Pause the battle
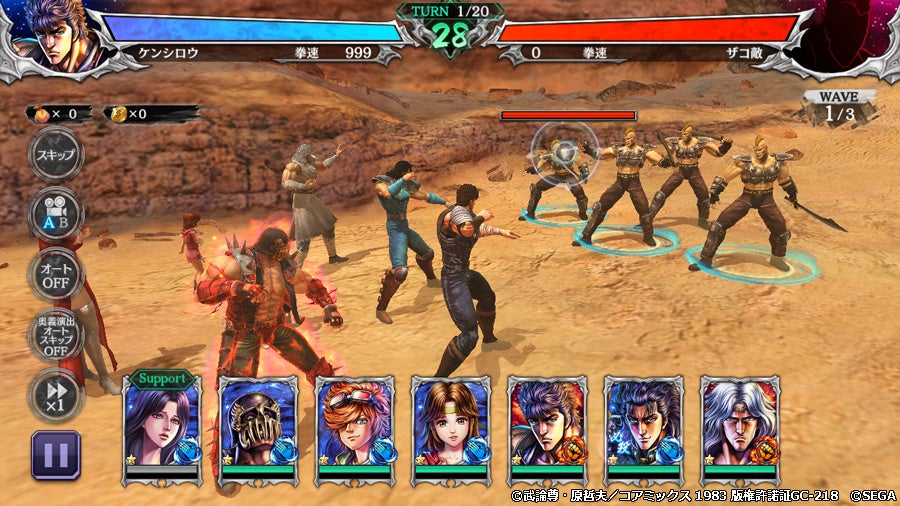 coord(55,455)
